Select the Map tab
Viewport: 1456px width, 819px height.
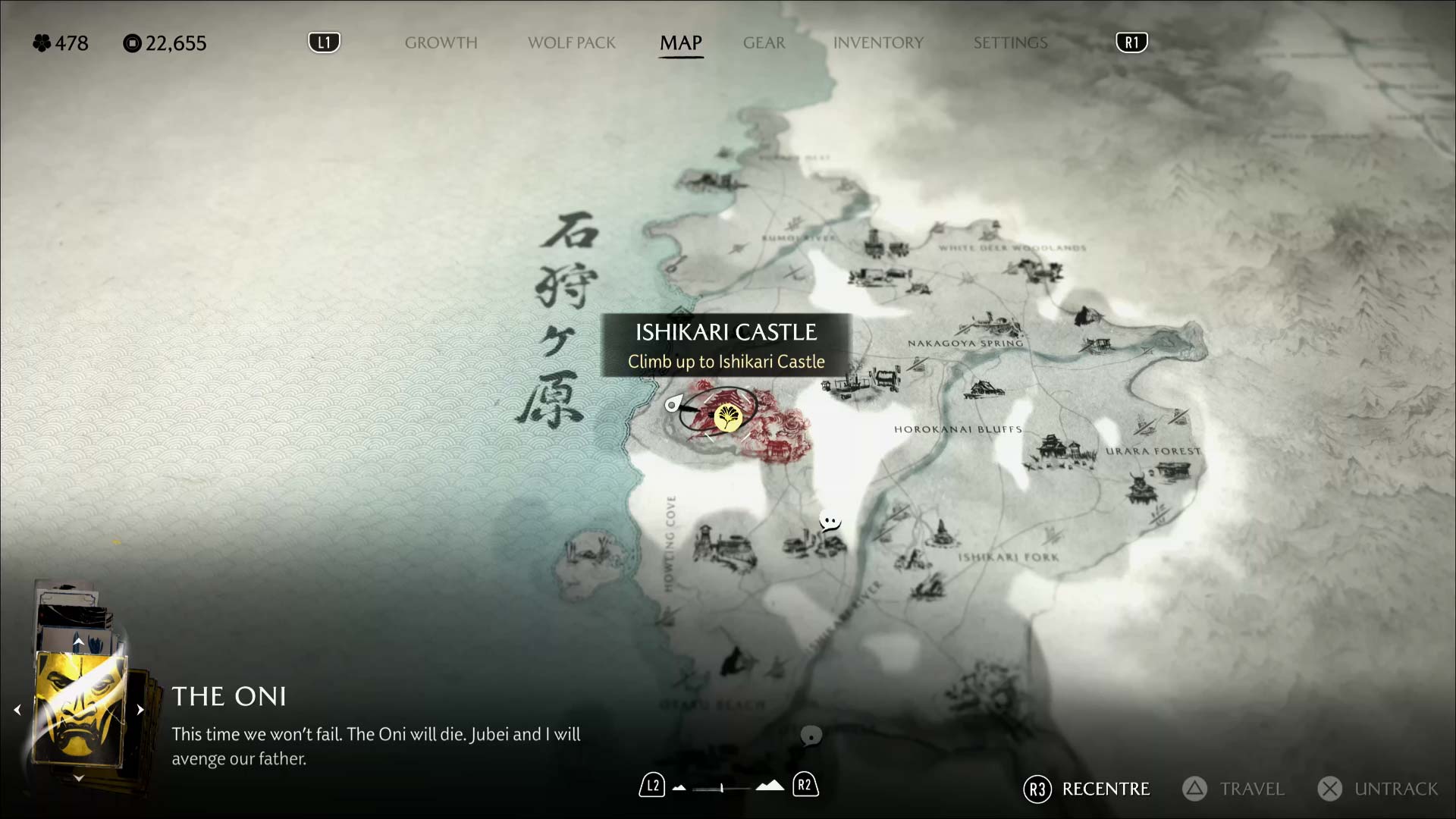(x=680, y=43)
